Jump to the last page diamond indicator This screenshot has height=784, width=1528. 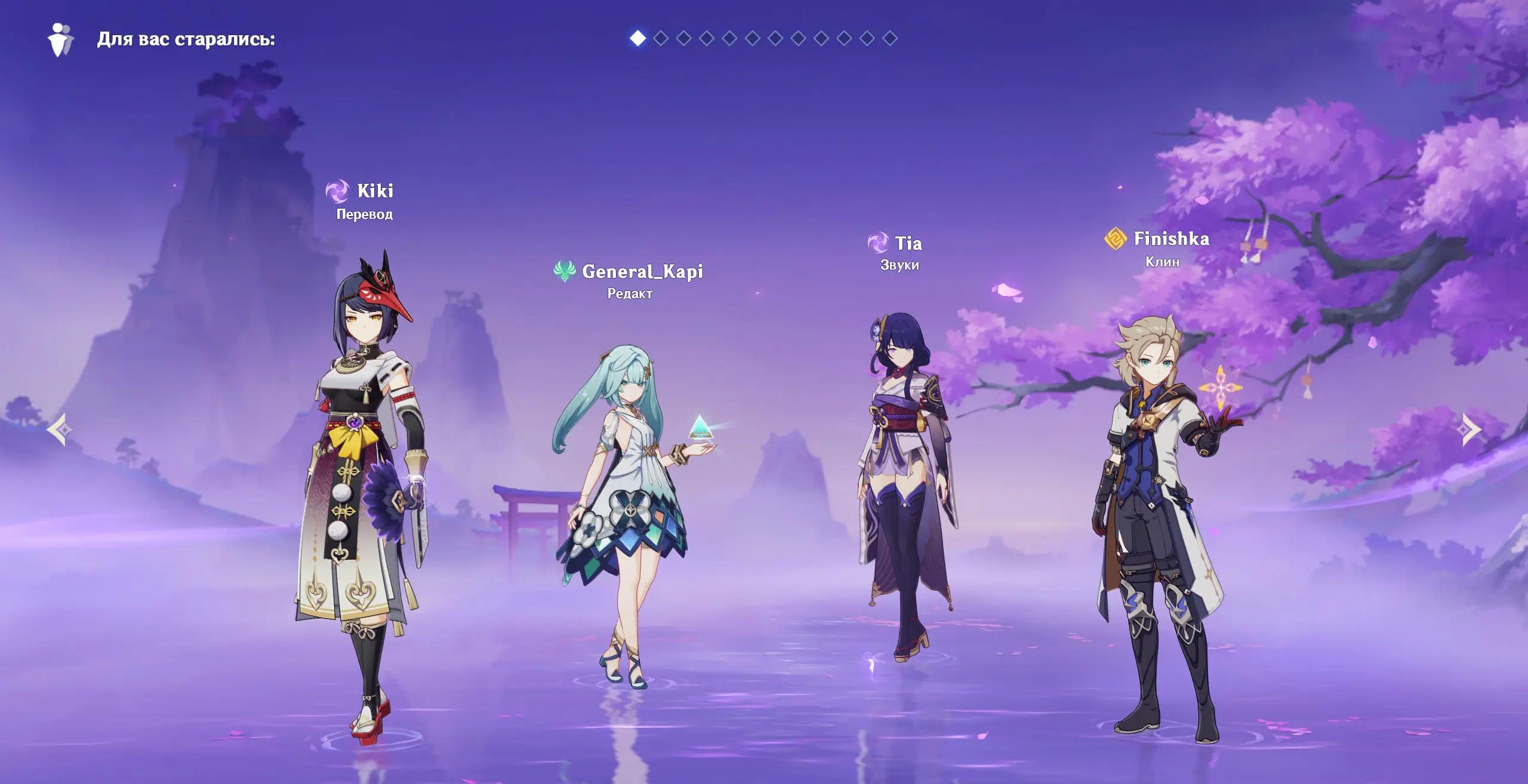click(x=890, y=39)
